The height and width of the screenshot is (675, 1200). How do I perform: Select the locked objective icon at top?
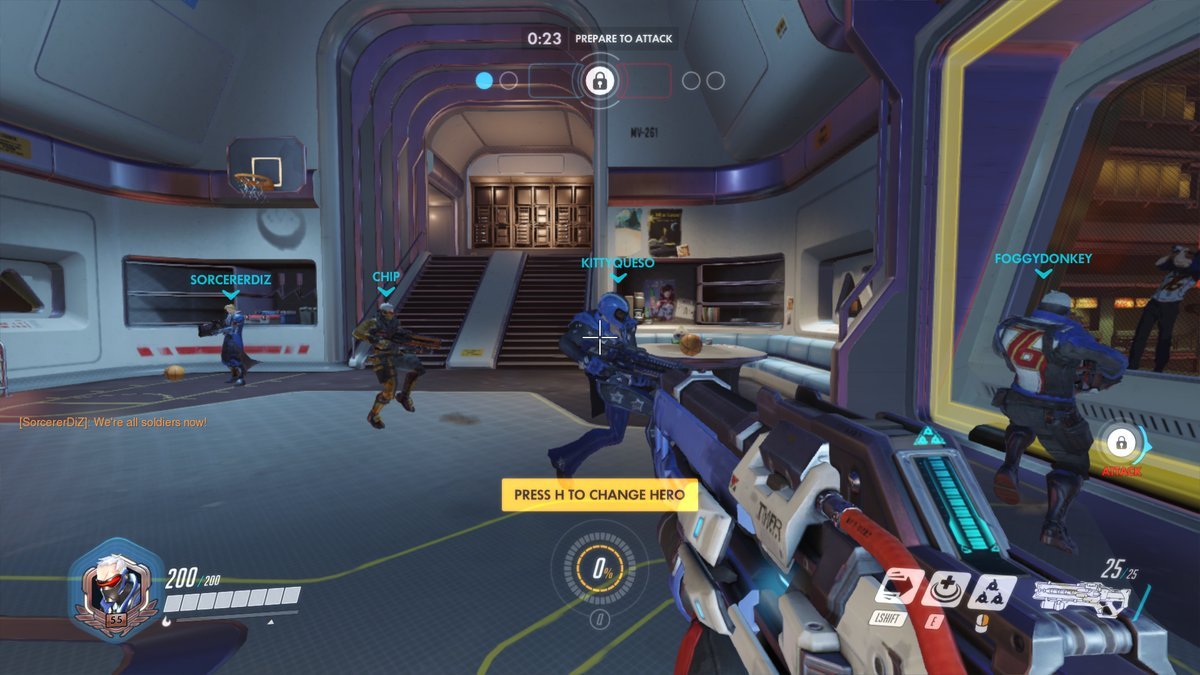(x=599, y=80)
